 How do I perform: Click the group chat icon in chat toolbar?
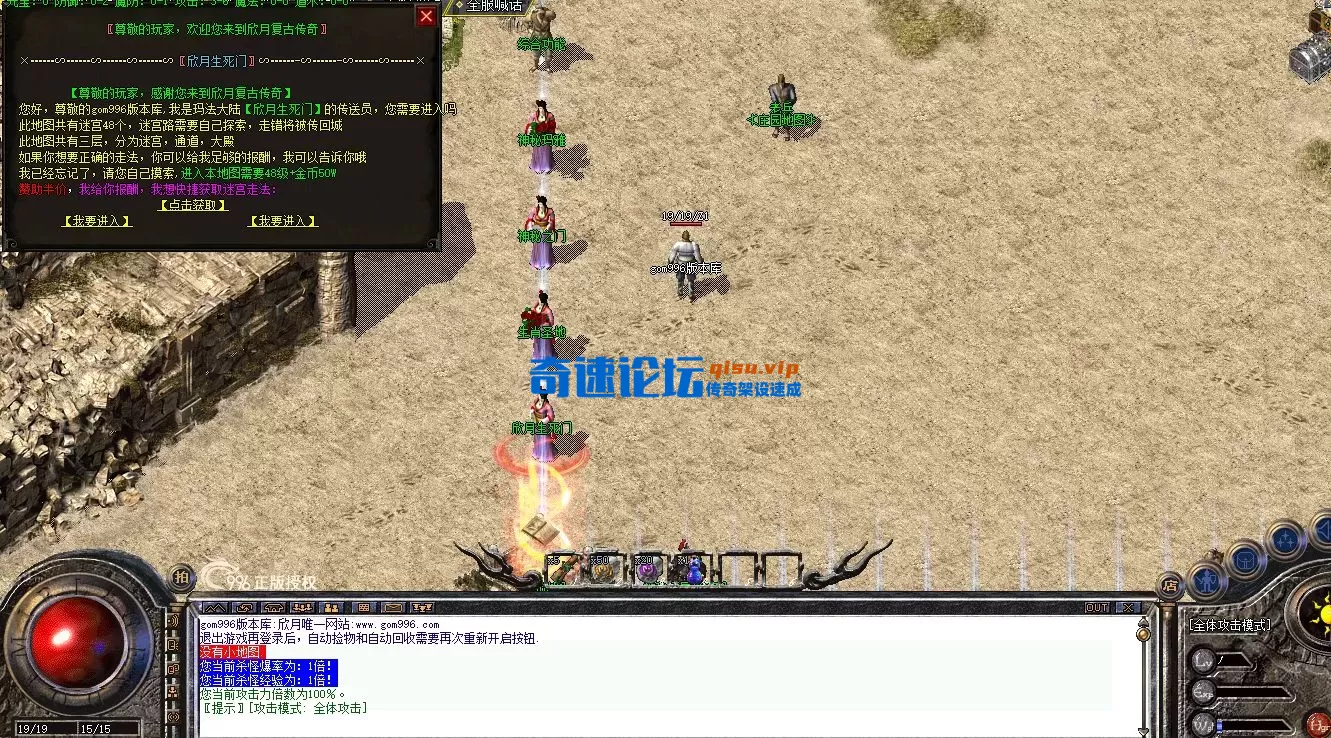[x=300, y=607]
